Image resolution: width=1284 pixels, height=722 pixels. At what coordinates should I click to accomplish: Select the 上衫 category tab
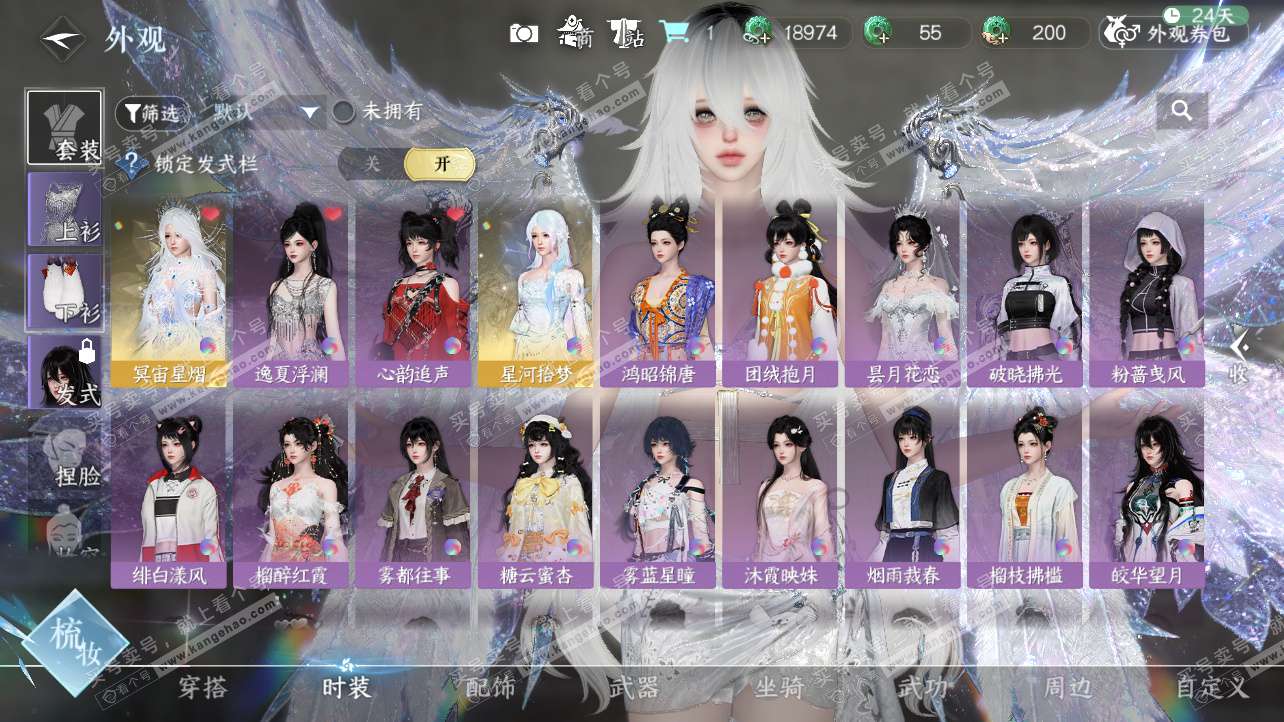[x=65, y=209]
